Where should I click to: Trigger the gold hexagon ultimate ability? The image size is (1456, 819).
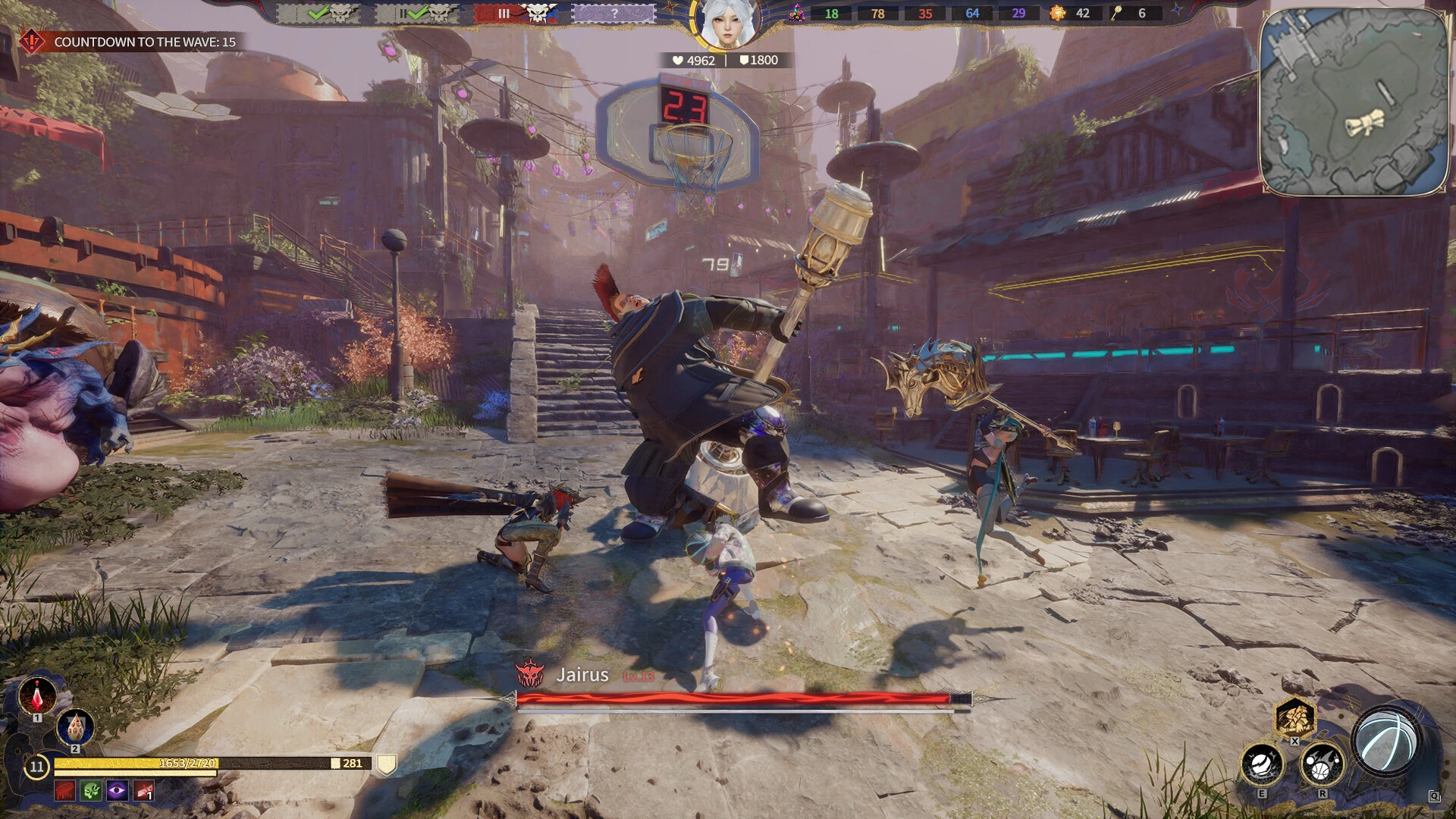[1294, 717]
